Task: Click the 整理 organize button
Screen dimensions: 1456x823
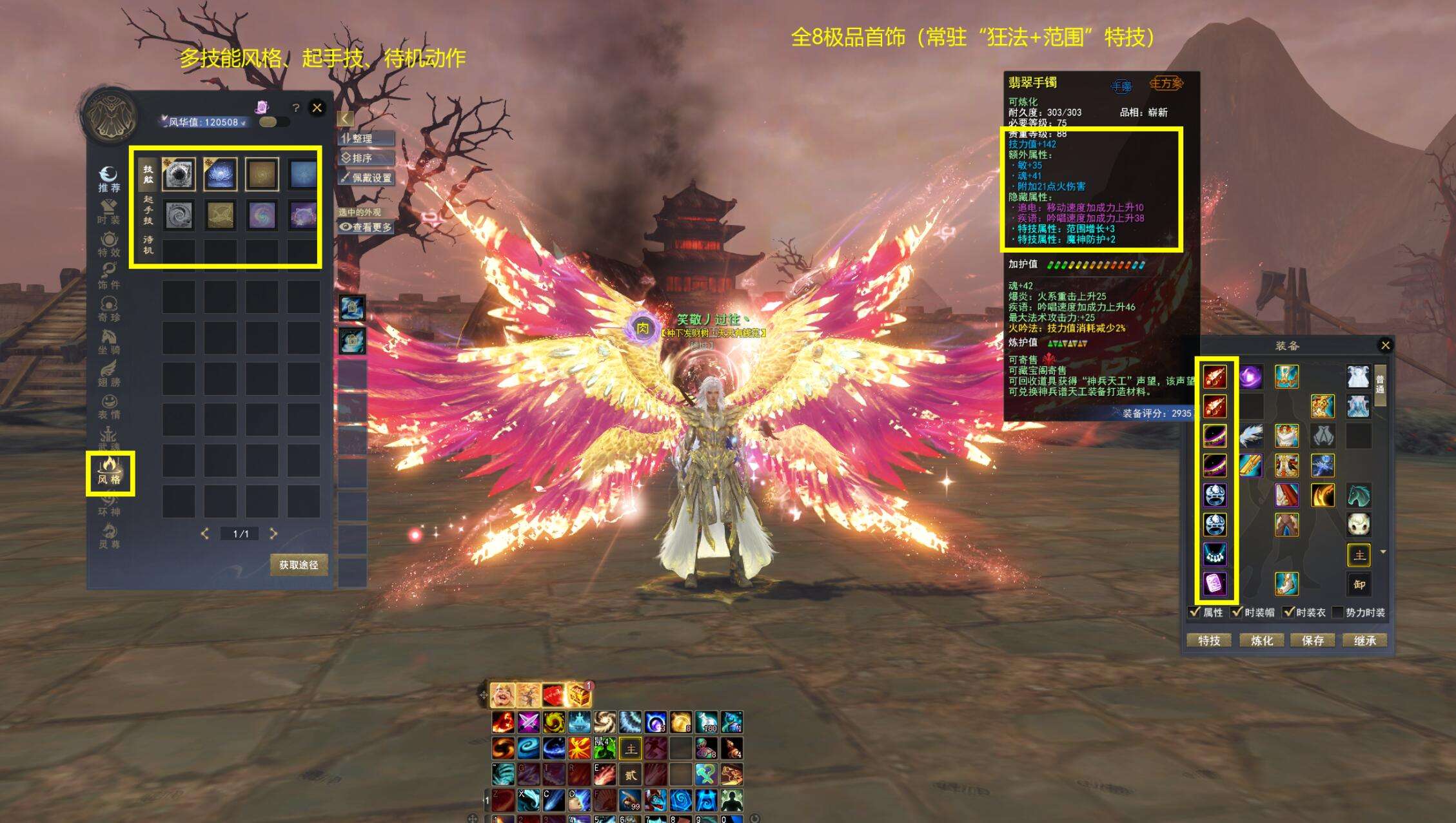Action: pos(366,139)
